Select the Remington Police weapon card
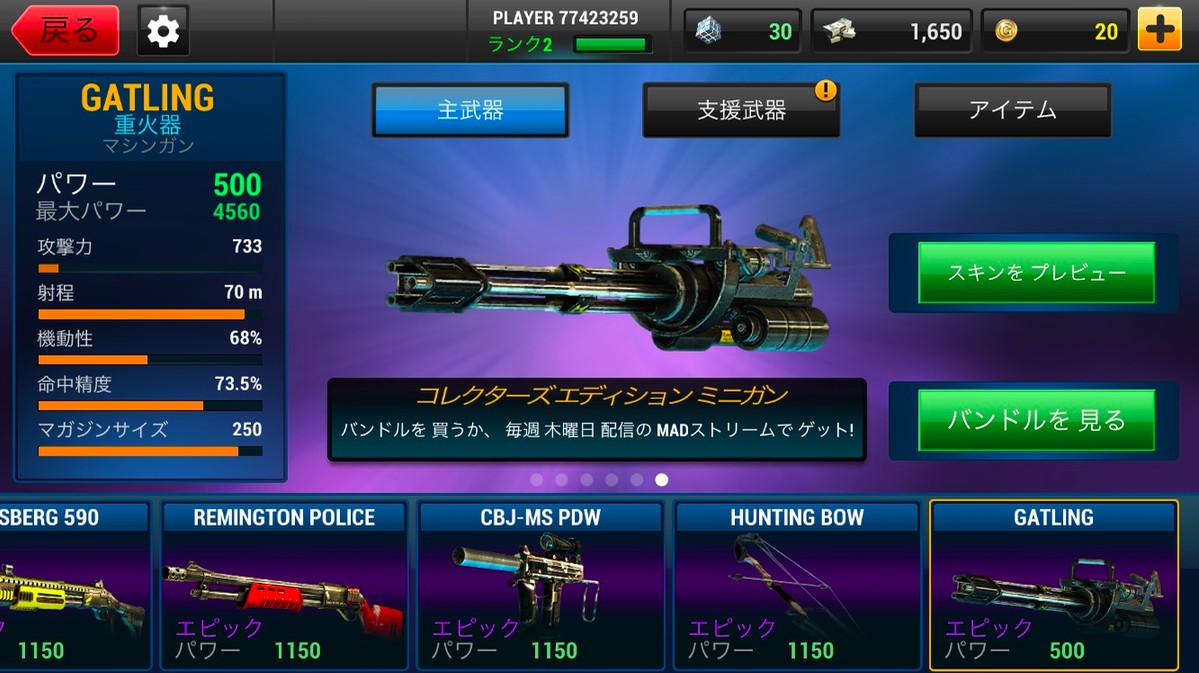The image size is (1199, 673). pos(284,585)
